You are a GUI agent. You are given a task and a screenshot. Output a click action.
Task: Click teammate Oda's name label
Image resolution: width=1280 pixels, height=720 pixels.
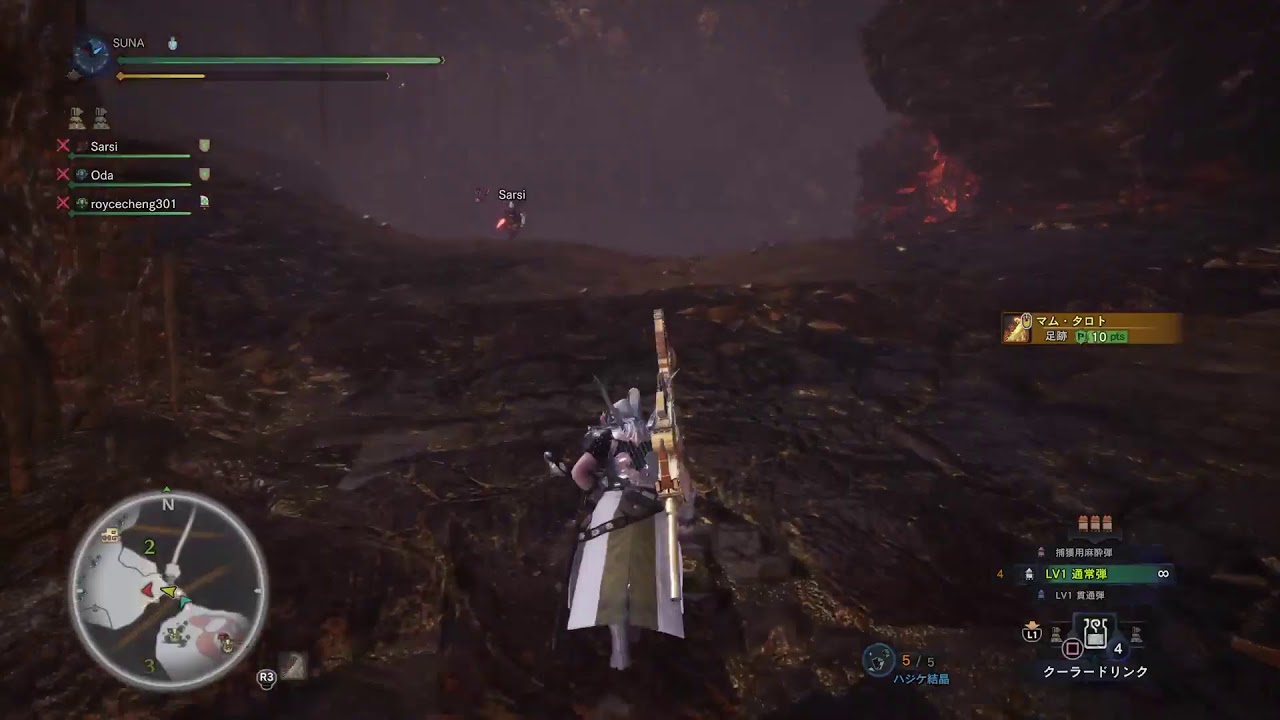[101, 175]
